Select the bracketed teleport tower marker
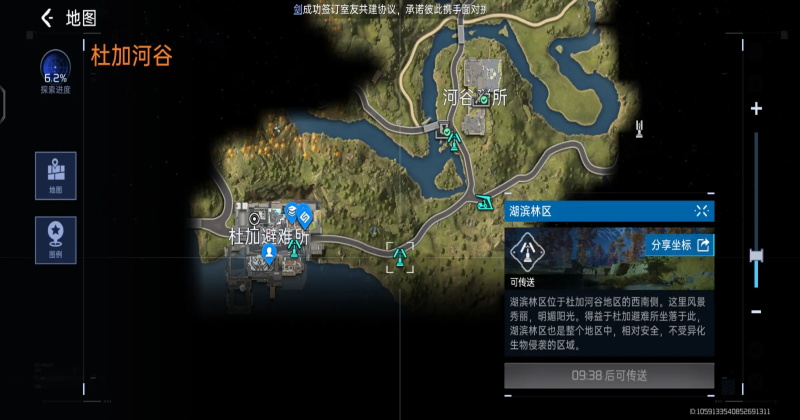This screenshot has height=420, width=800. tap(401, 257)
